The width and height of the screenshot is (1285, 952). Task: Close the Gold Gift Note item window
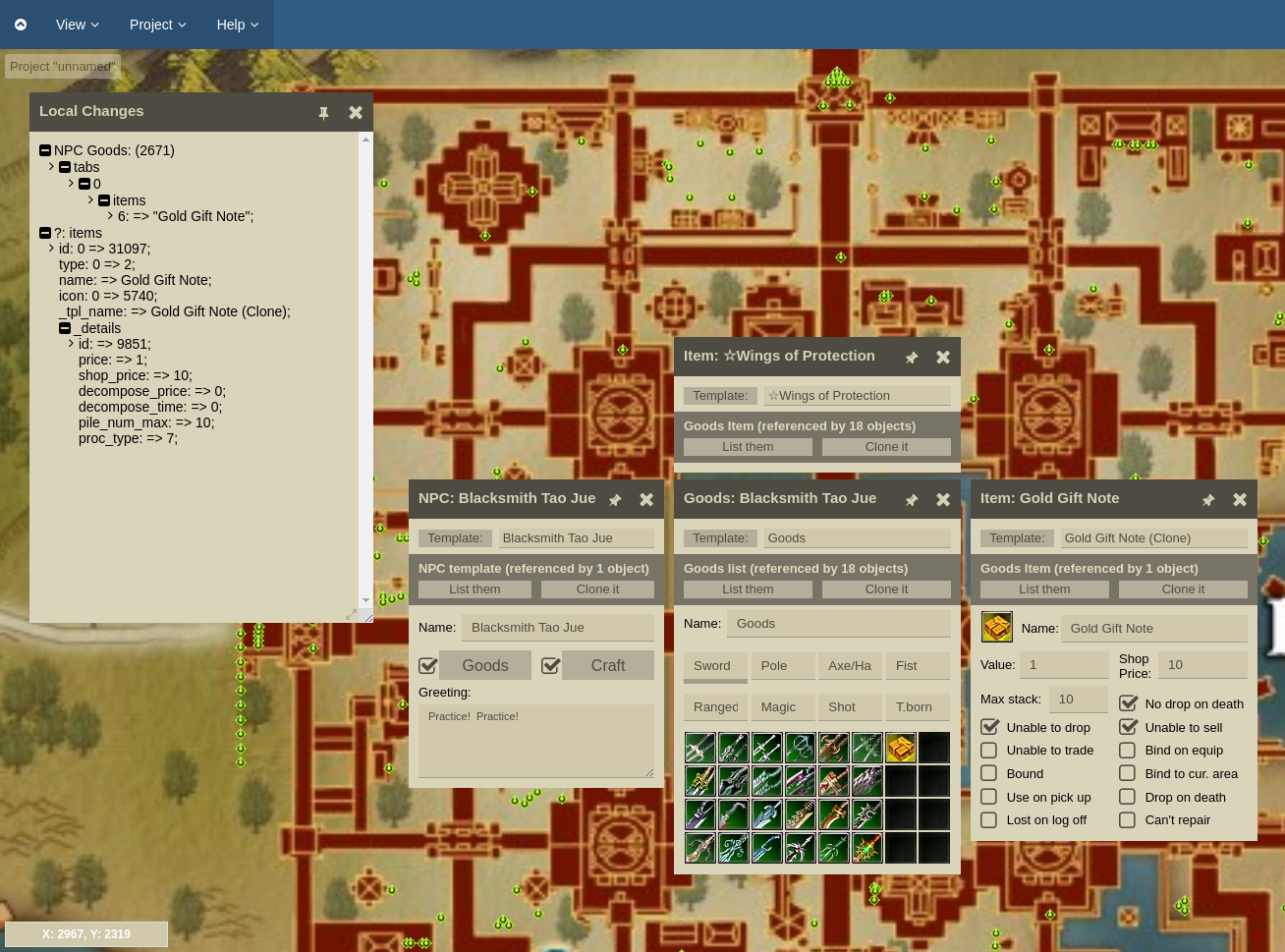click(1240, 500)
